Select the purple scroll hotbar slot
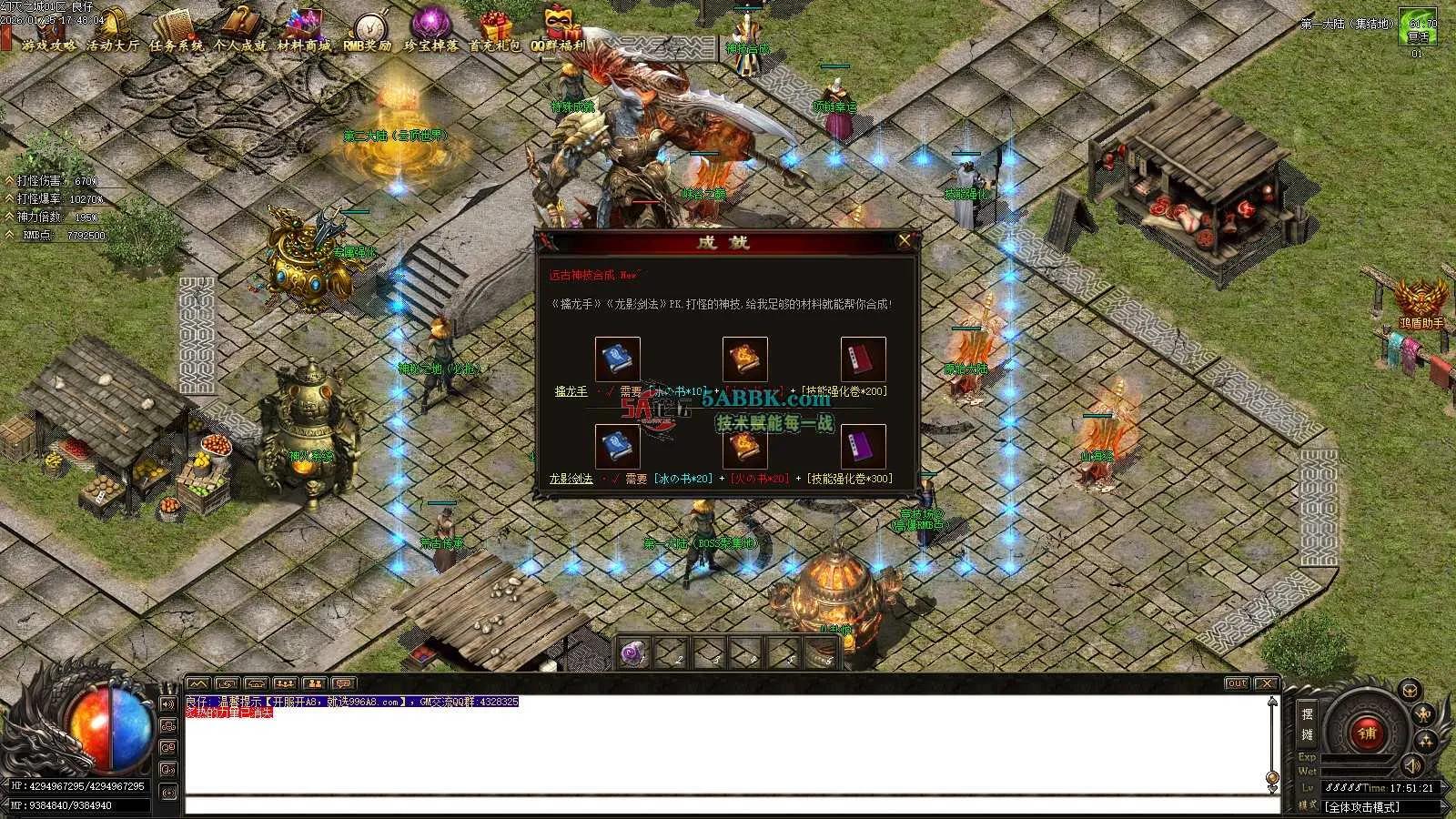This screenshot has height=819, width=1456. [x=634, y=652]
